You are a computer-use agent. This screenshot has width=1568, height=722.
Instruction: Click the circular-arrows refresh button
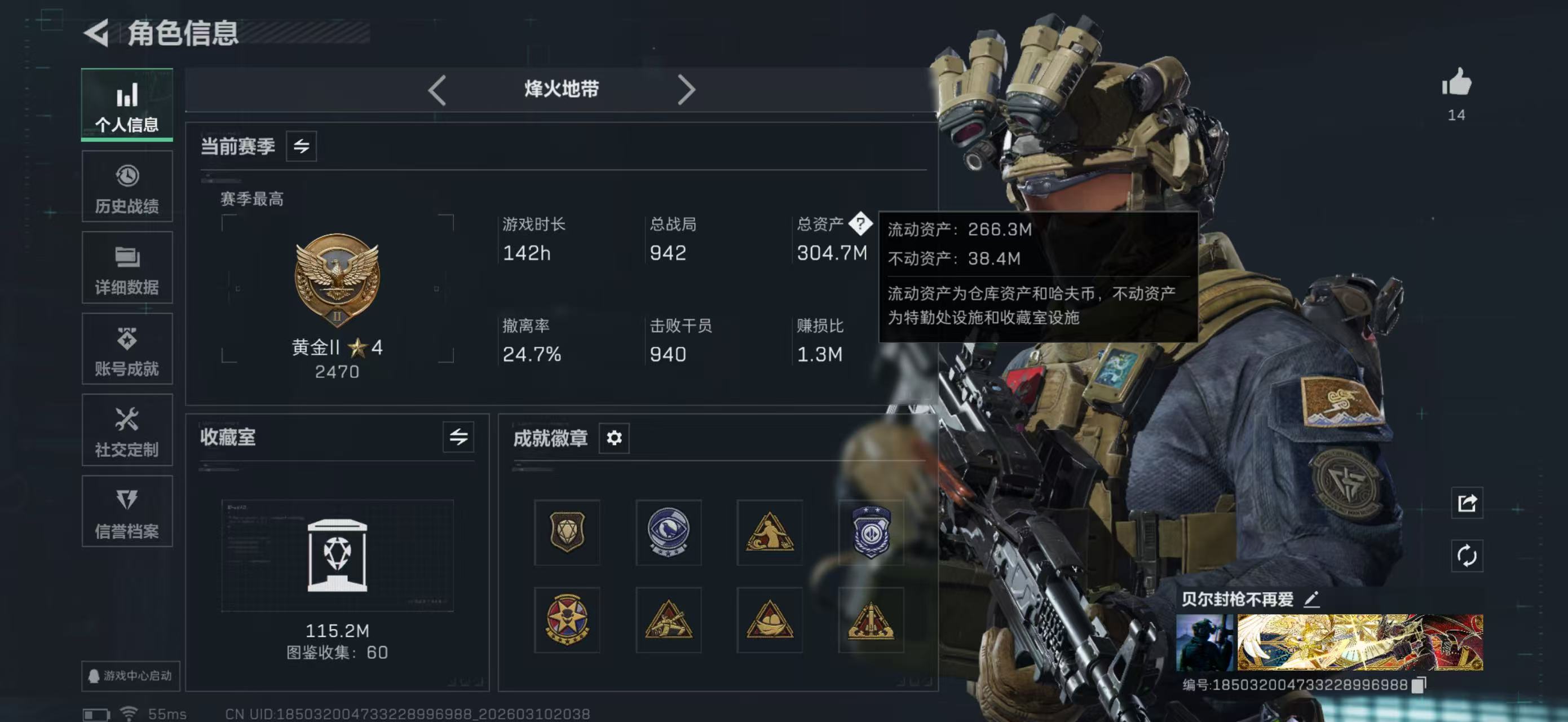[x=1467, y=555]
